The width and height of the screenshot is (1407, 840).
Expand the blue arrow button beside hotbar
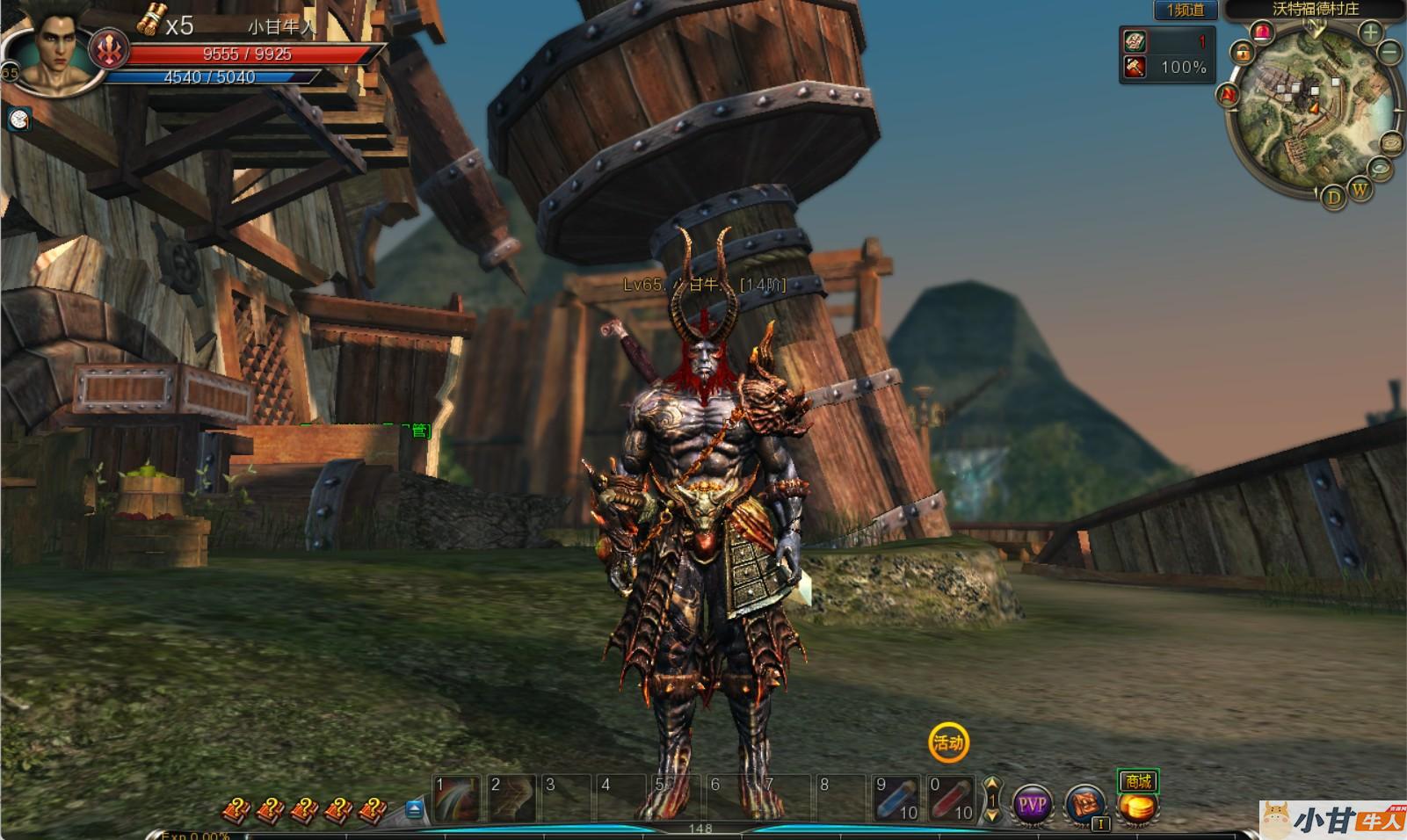[x=415, y=808]
